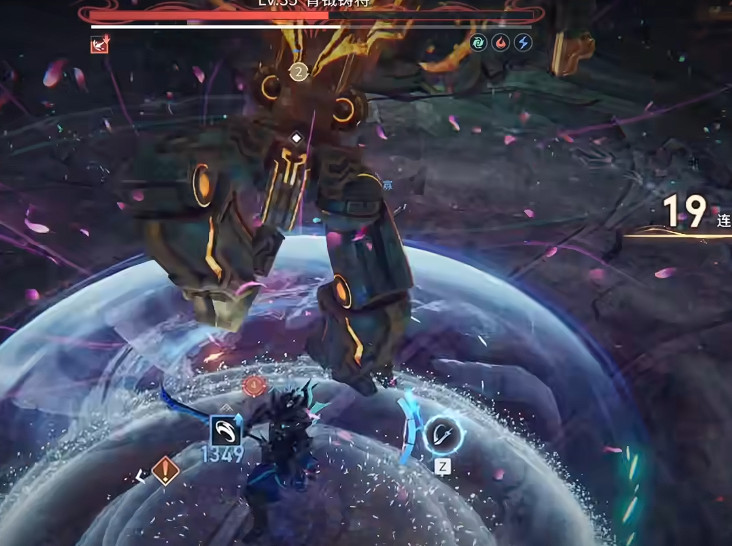Select the green wind element icon
This screenshot has width=732, height=546.
480,43
